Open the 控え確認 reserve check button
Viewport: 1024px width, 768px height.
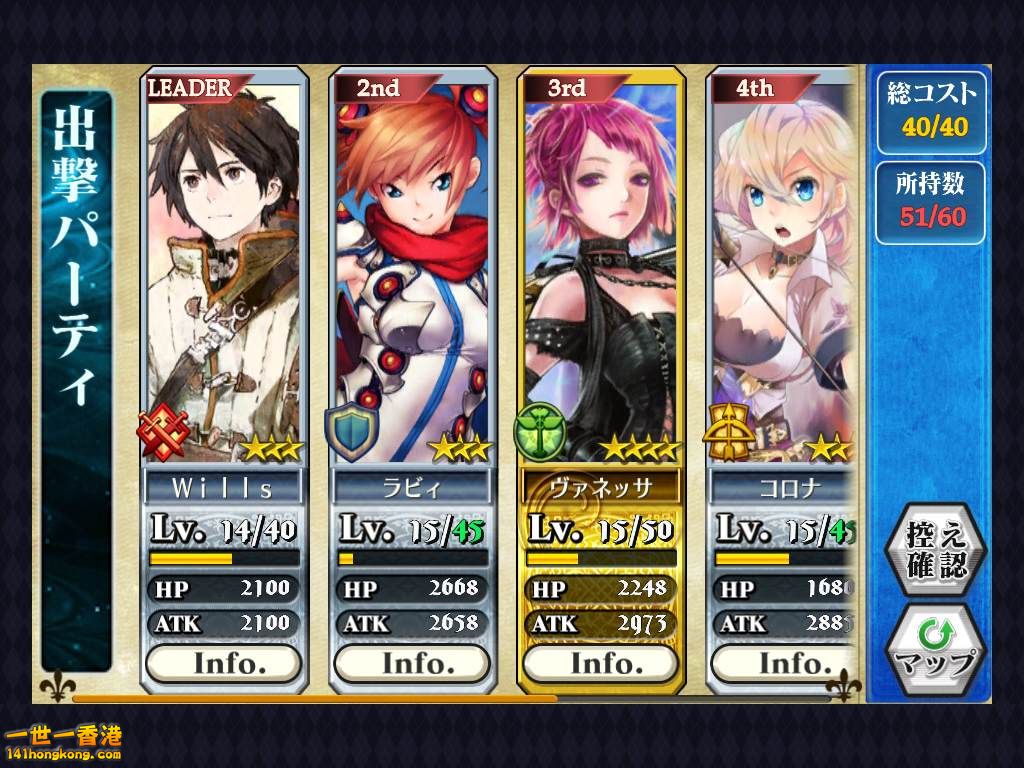(936, 549)
